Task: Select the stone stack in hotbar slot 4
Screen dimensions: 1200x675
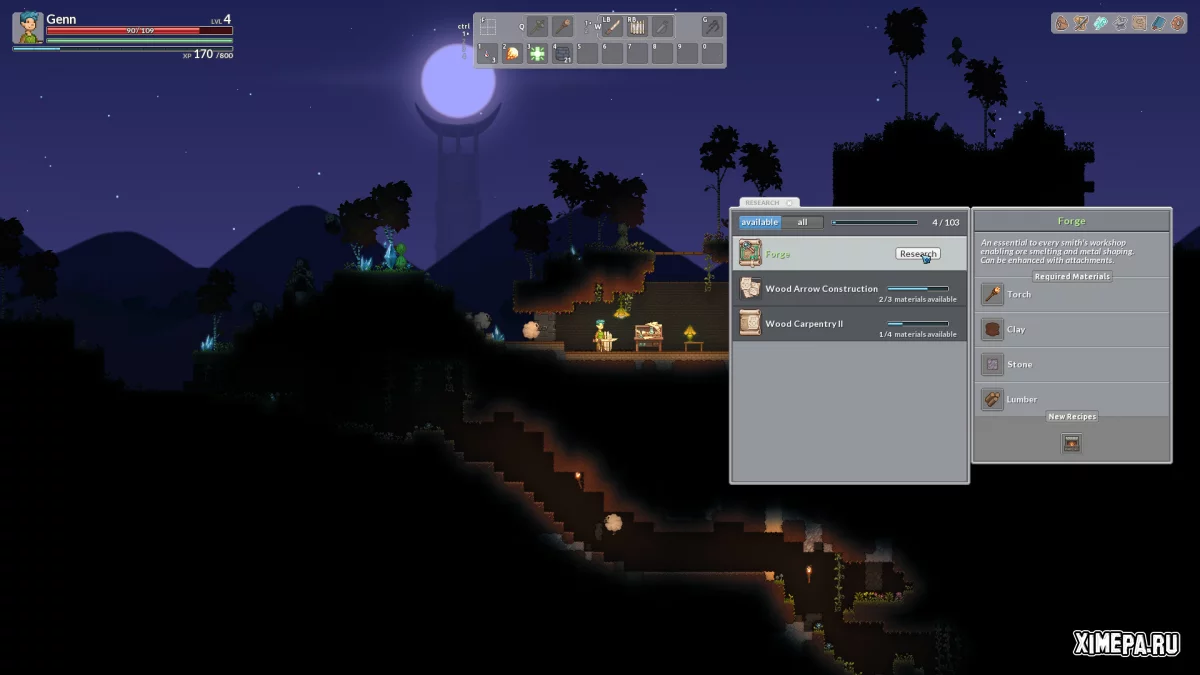Action: tap(563, 54)
